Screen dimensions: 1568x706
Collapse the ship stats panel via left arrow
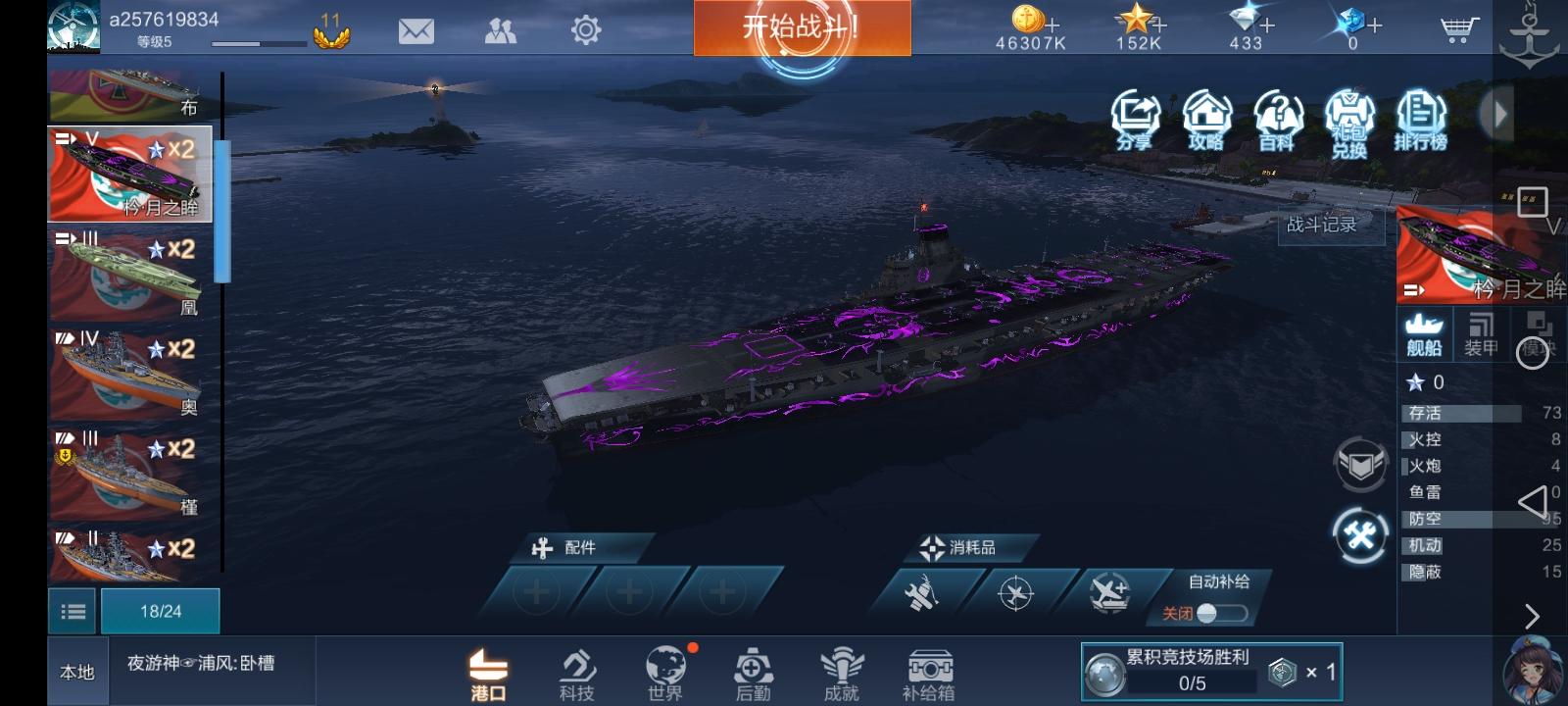[1534, 502]
